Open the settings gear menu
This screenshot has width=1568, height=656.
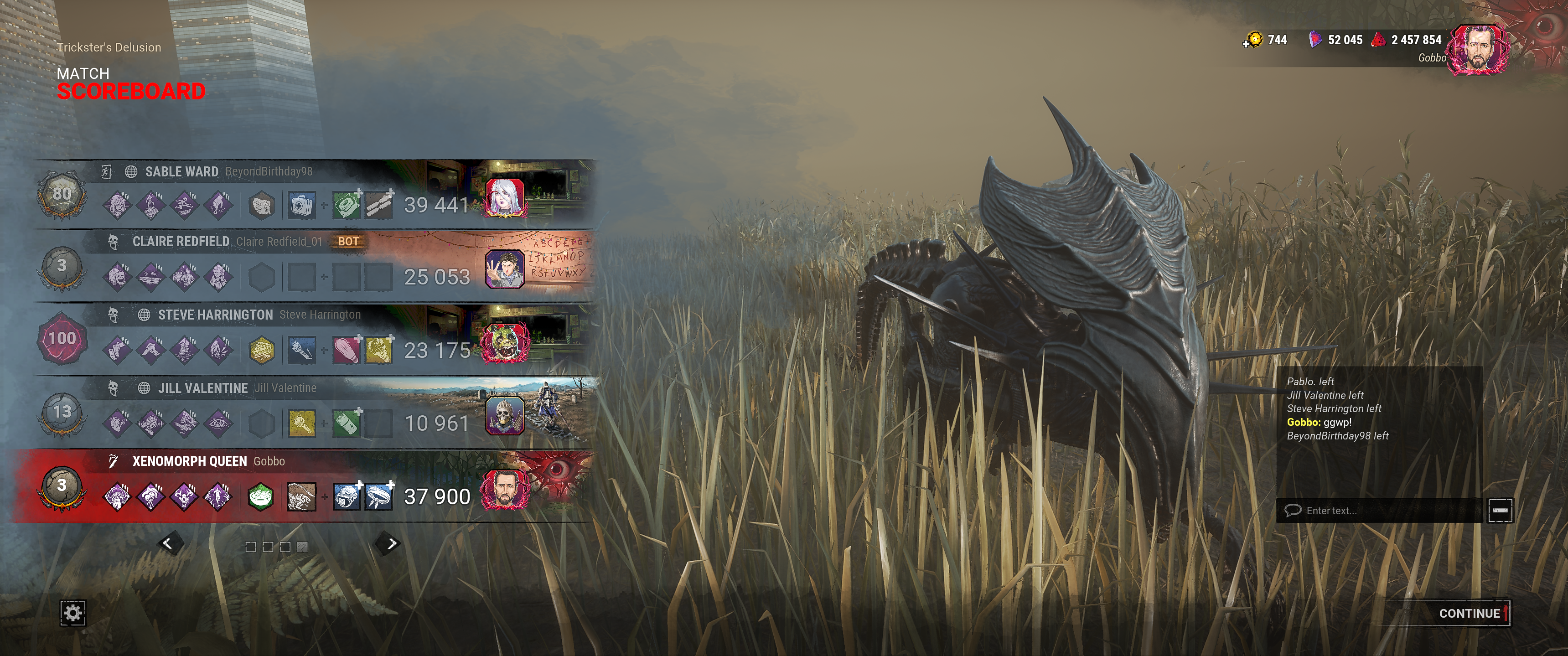coord(72,612)
